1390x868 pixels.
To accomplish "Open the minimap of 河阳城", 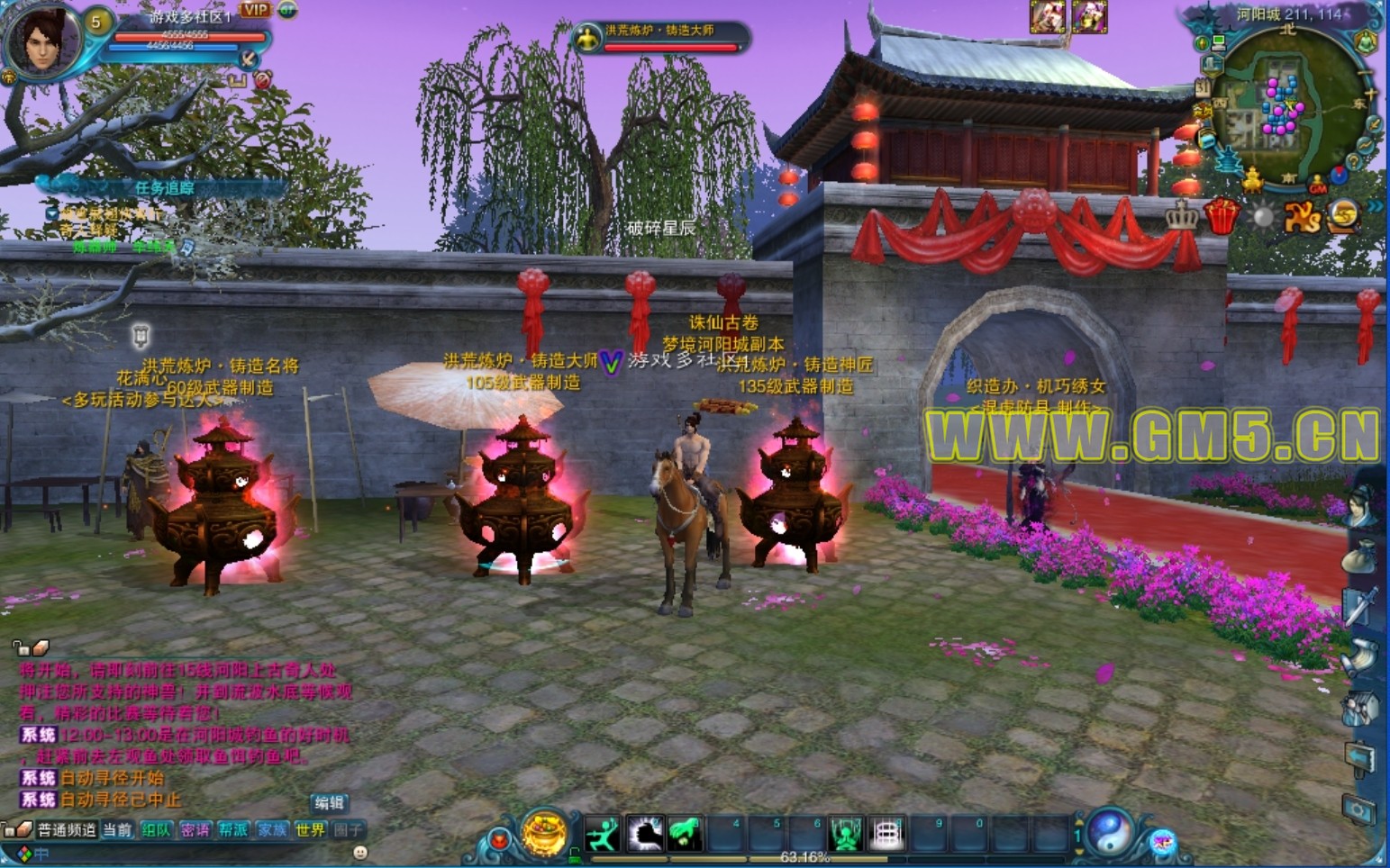I will 1288,107.
